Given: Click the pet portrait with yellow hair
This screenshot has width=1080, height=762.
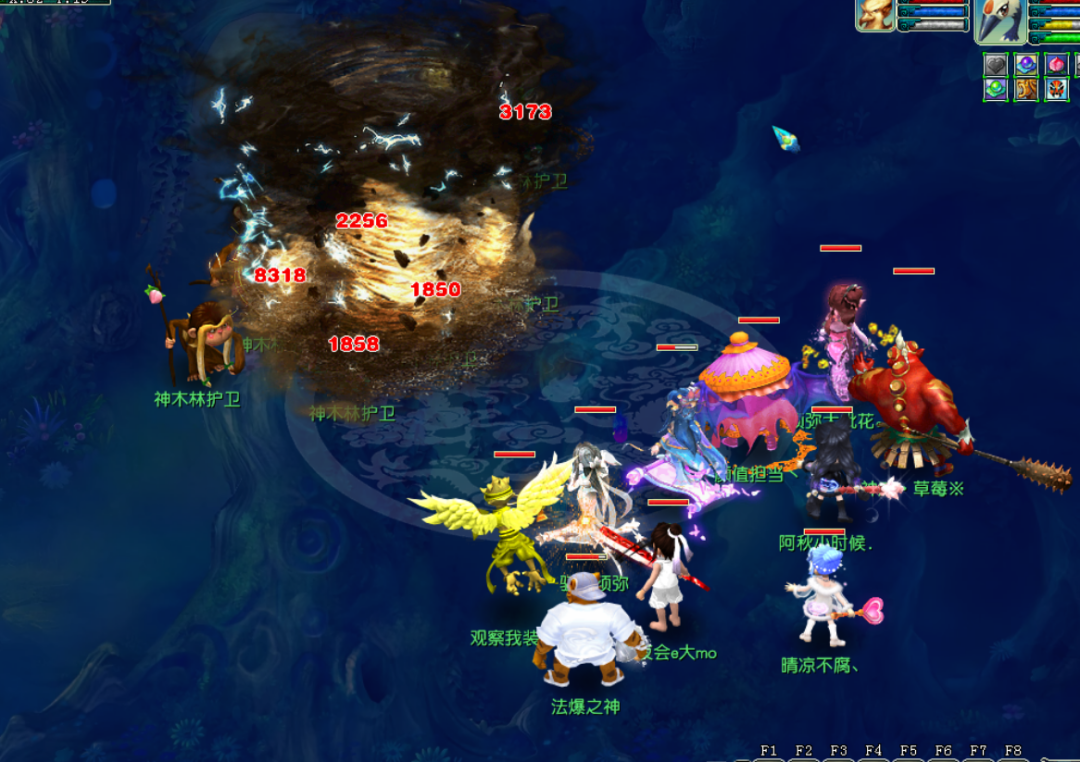Looking at the screenshot, I should pyautogui.click(x=875, y=15).
